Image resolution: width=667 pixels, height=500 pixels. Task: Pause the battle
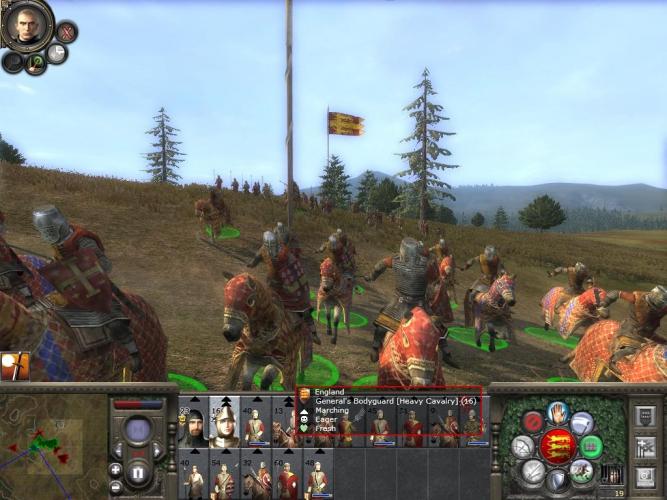tap(139, 471)
